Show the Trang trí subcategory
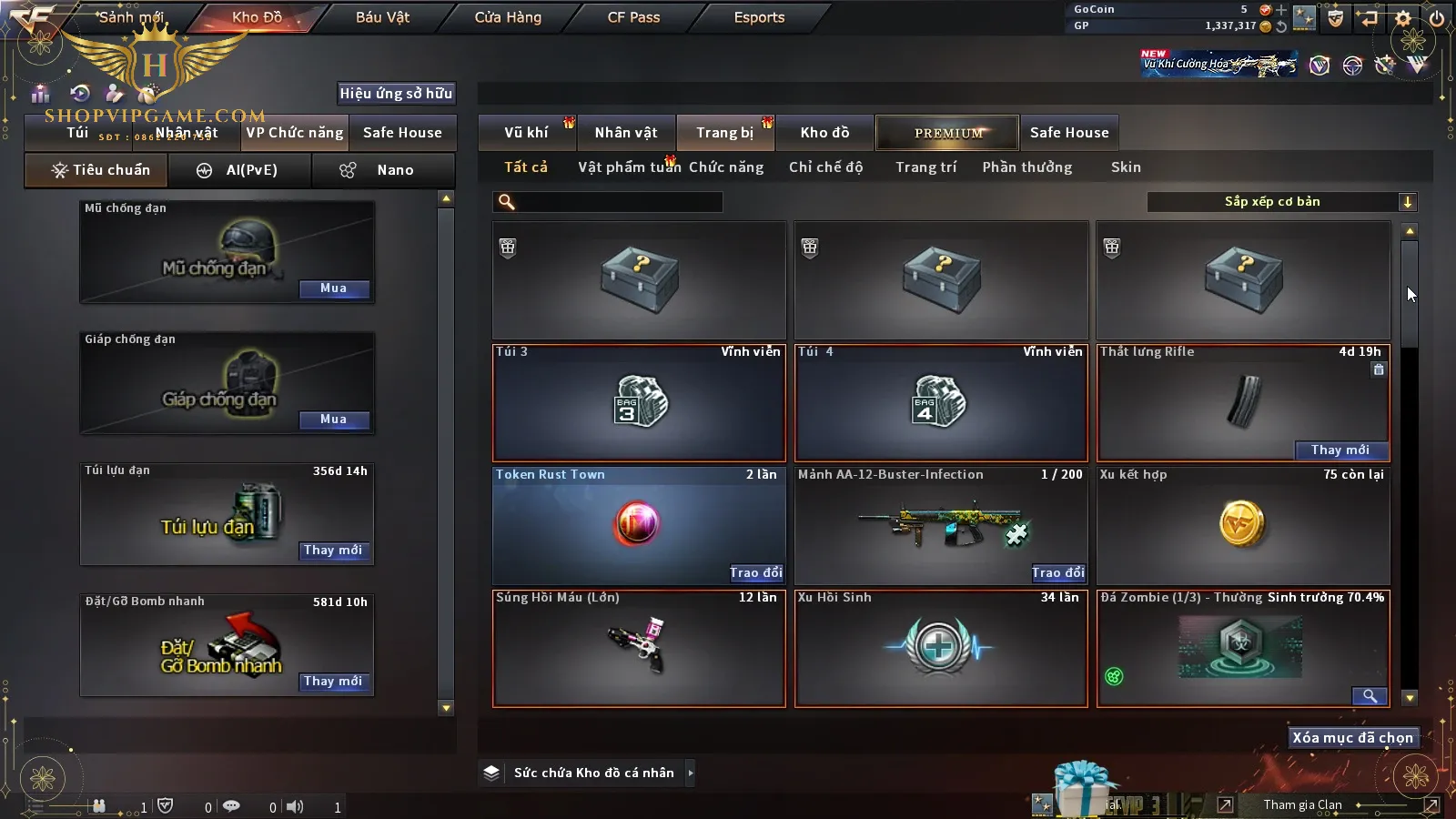Screen dimensions: 1456x819 click(x=925, y=167)
